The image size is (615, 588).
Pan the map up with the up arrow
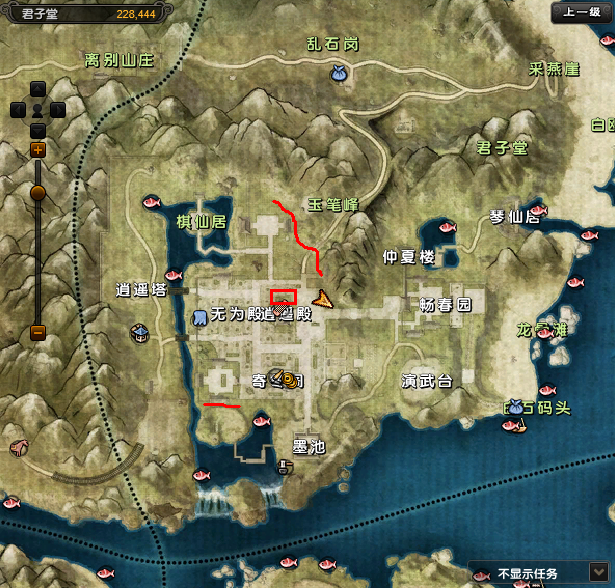coord(38,88)
